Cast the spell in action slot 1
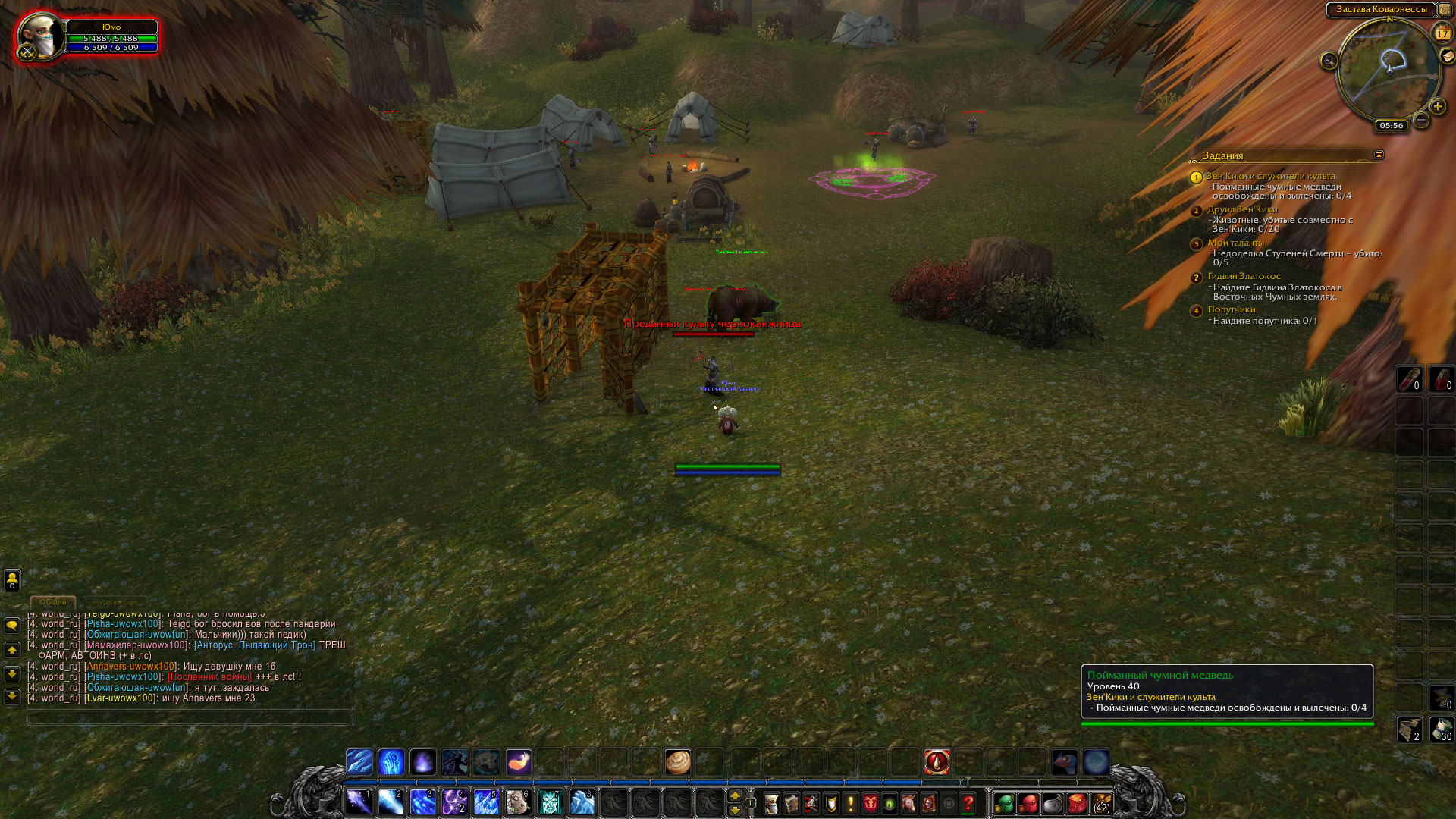1456x819 pixels. point(359,802)
